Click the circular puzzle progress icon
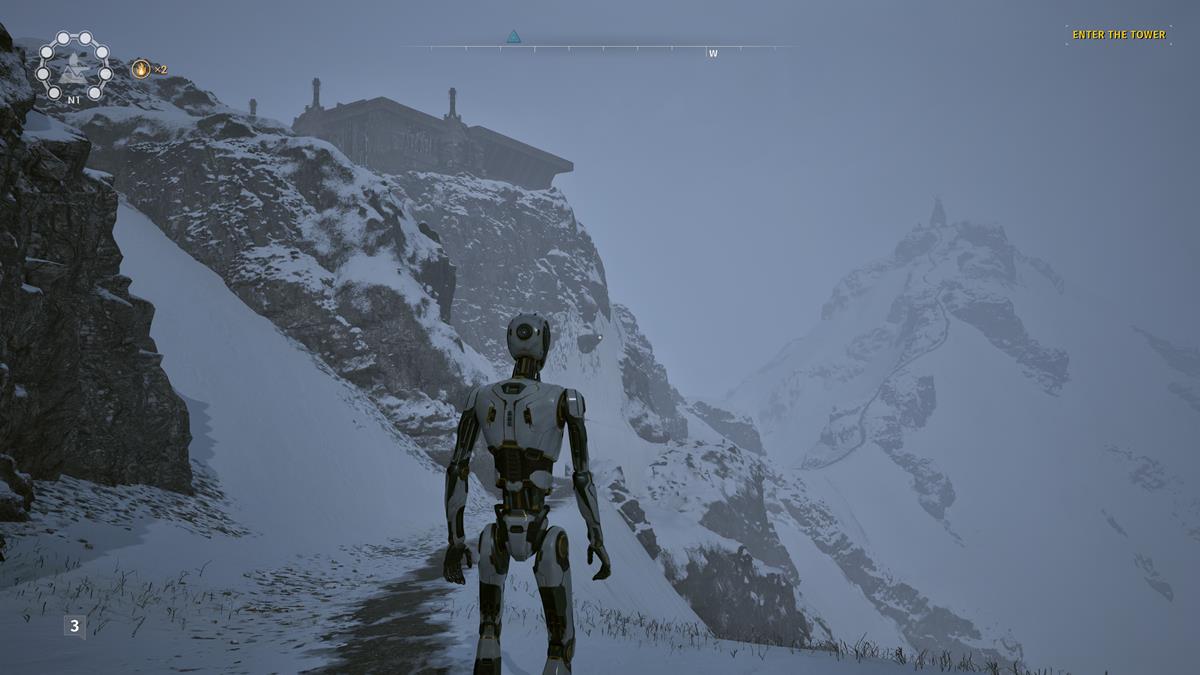Image resolution: width=1200 pixels, height=675 pixels. coord(74,67)
